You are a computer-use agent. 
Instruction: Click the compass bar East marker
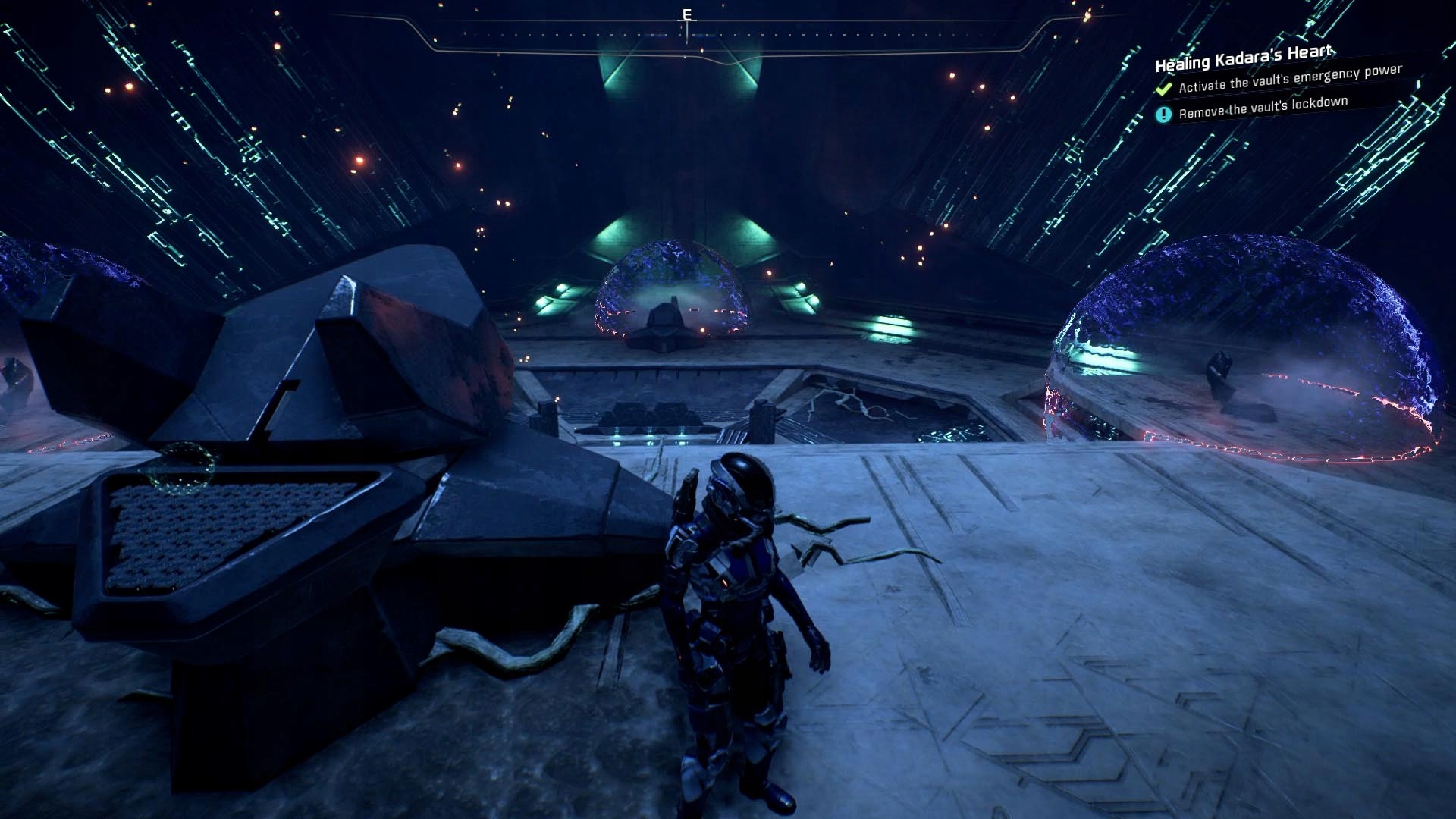click(687, 15)
